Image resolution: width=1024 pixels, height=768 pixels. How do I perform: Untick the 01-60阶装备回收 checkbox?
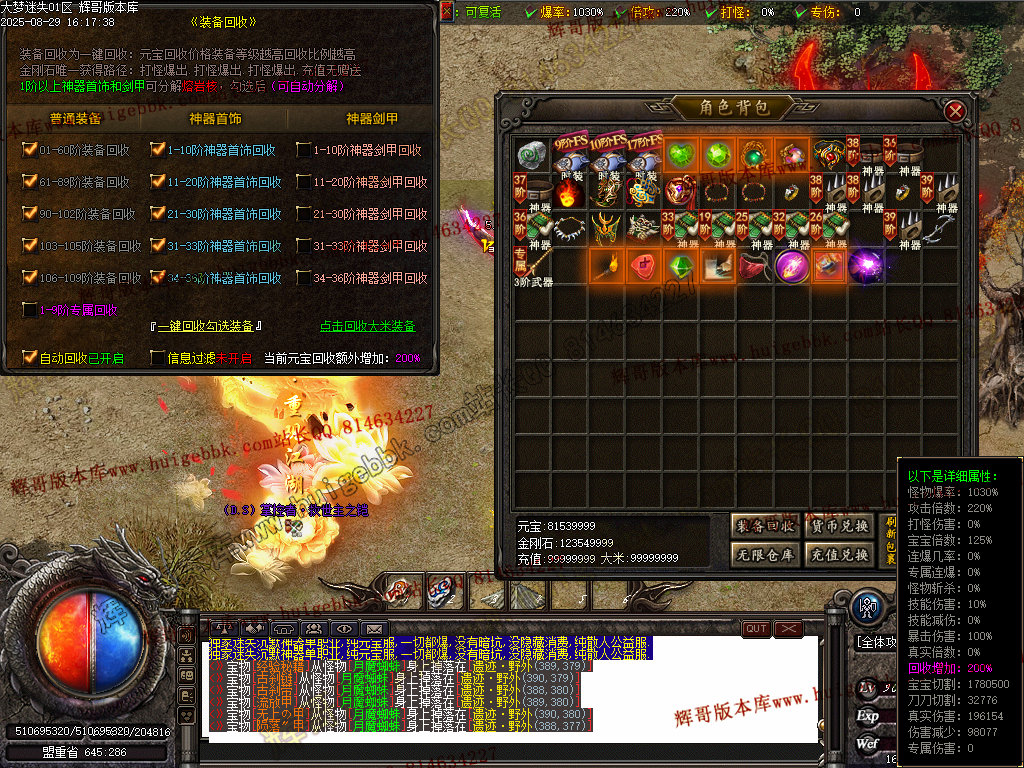[x=29, y=150]
